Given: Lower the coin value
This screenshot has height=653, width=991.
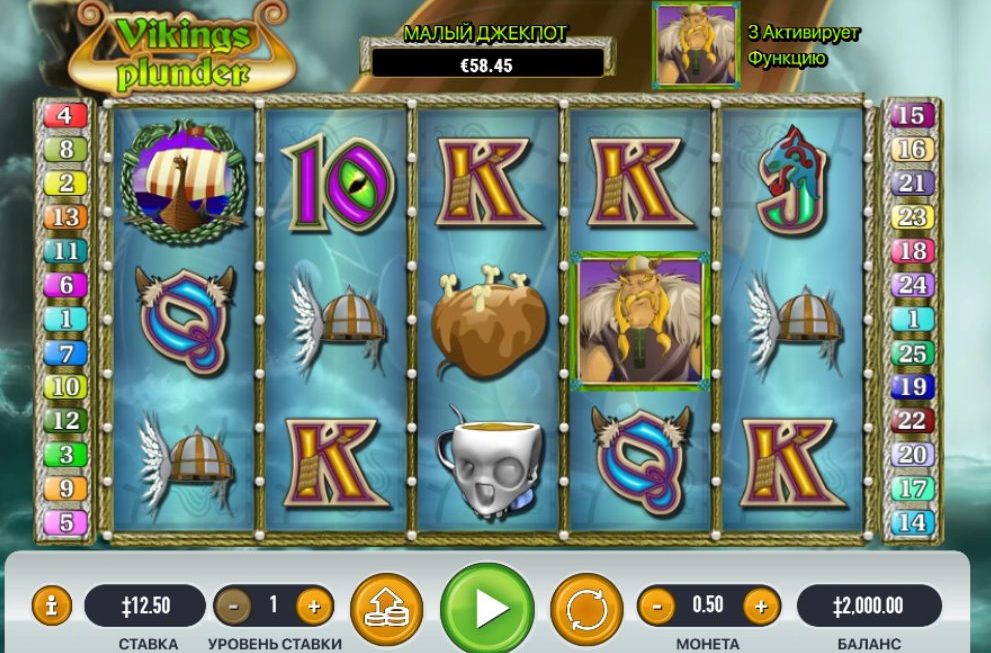Looking at the screenshot, I should coord(657,605).
